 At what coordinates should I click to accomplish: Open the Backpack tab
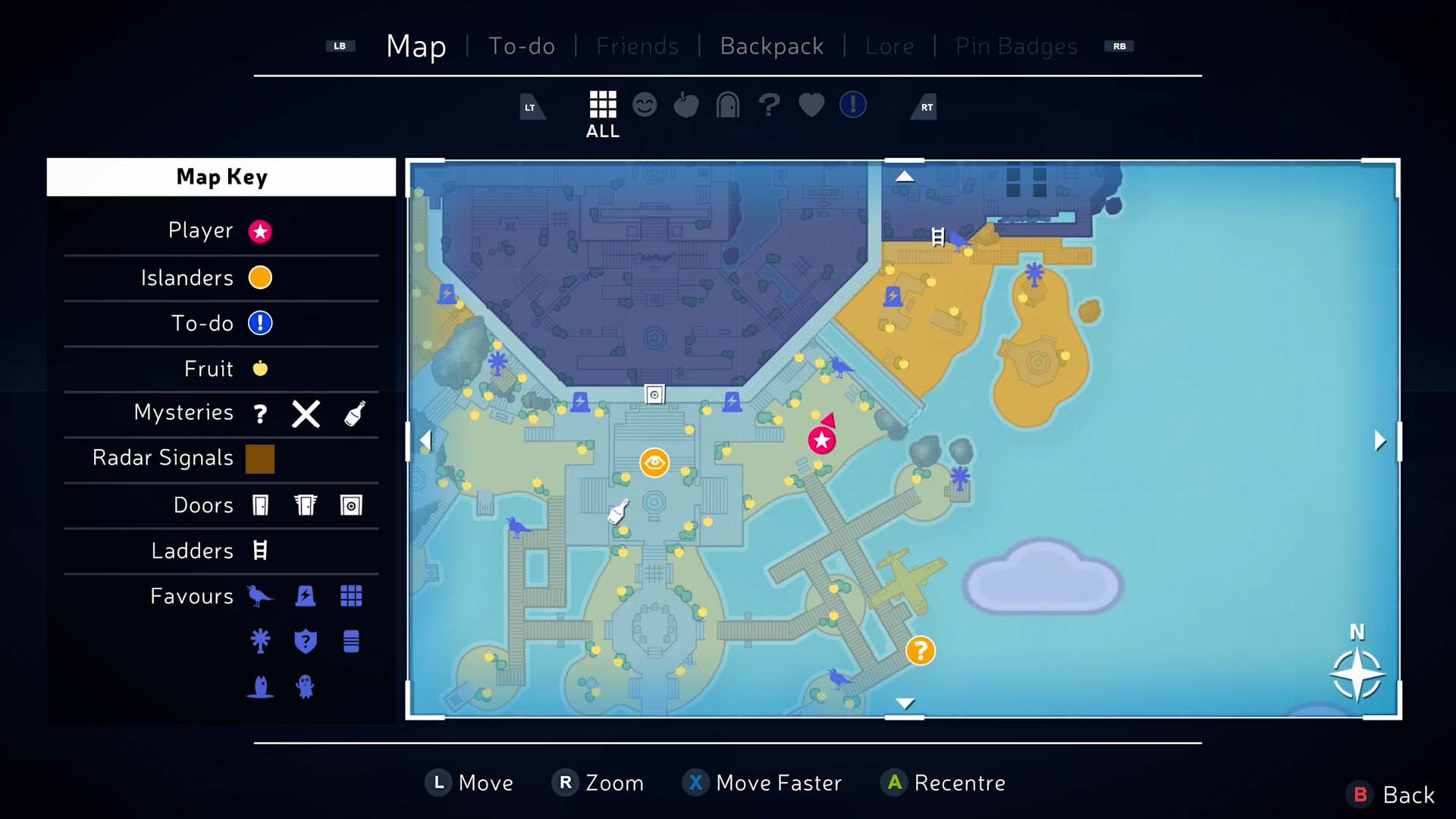771,46
